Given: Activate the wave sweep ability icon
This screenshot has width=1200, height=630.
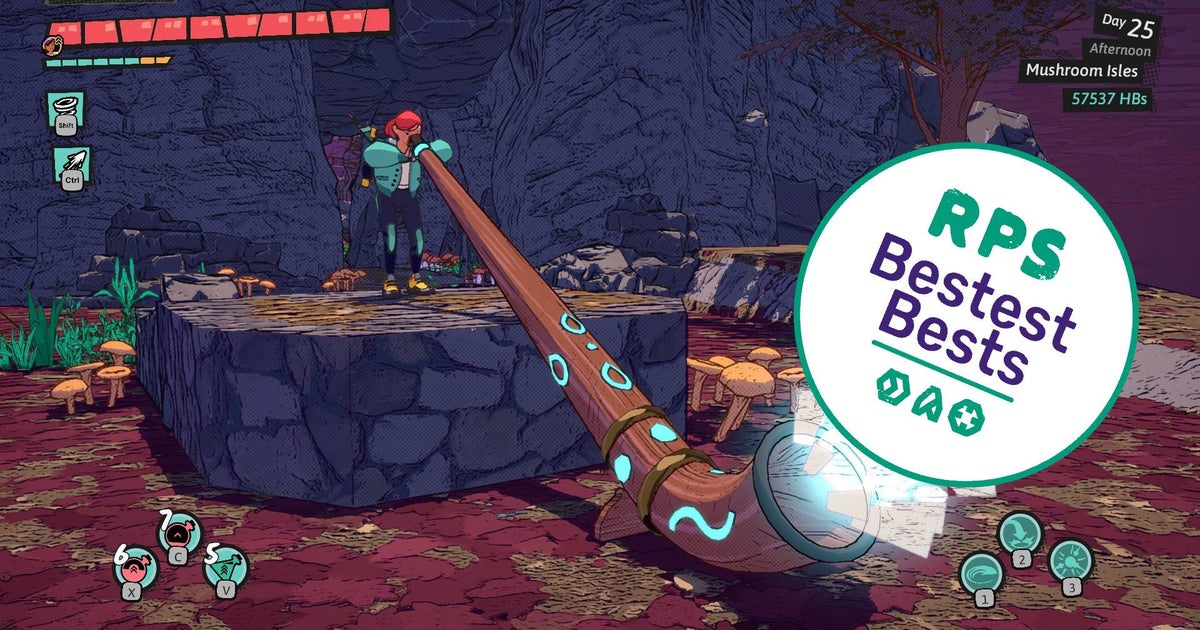Looking at the screenshot, I should [981, 574].
